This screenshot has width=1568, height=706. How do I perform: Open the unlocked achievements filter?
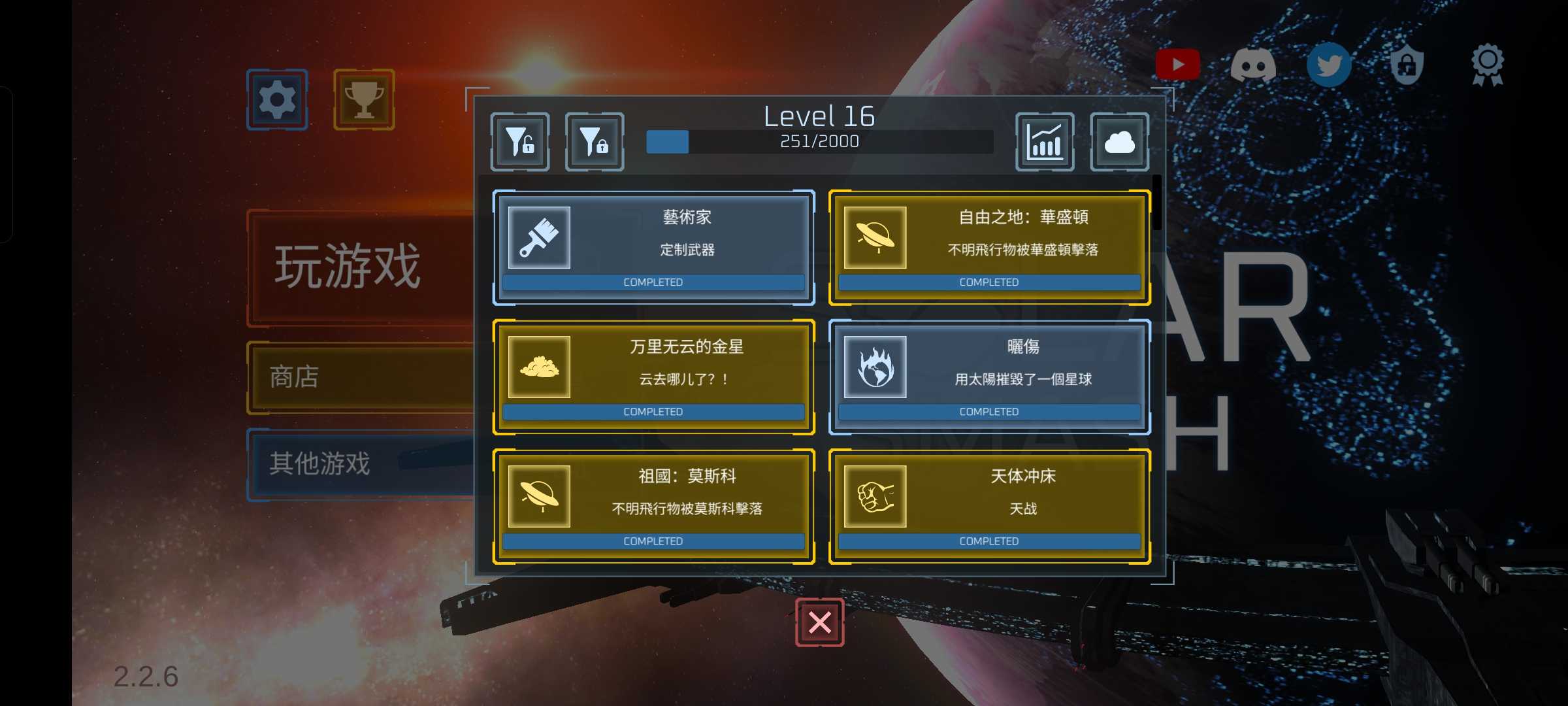point(519,142)
